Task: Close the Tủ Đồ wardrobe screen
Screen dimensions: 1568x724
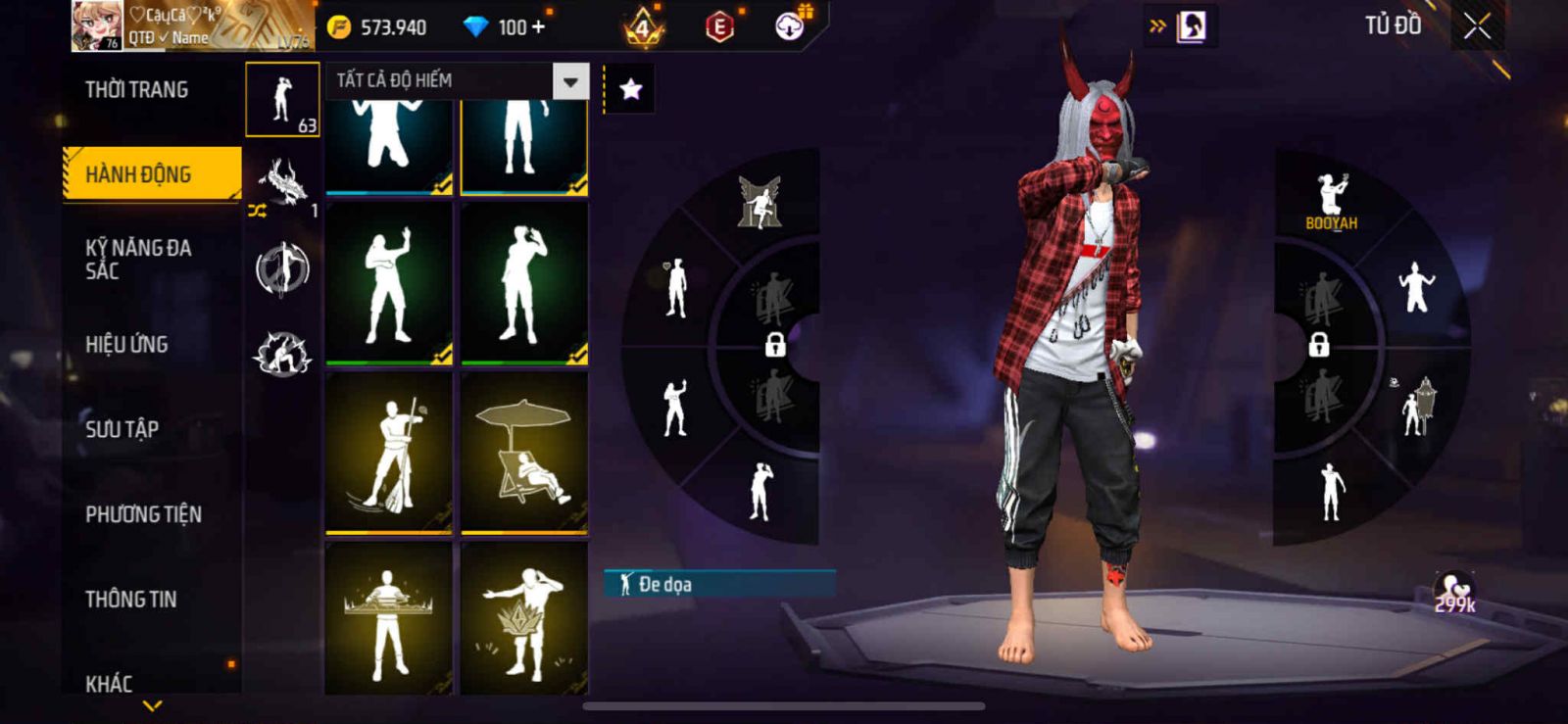Action: (1477, 27)
